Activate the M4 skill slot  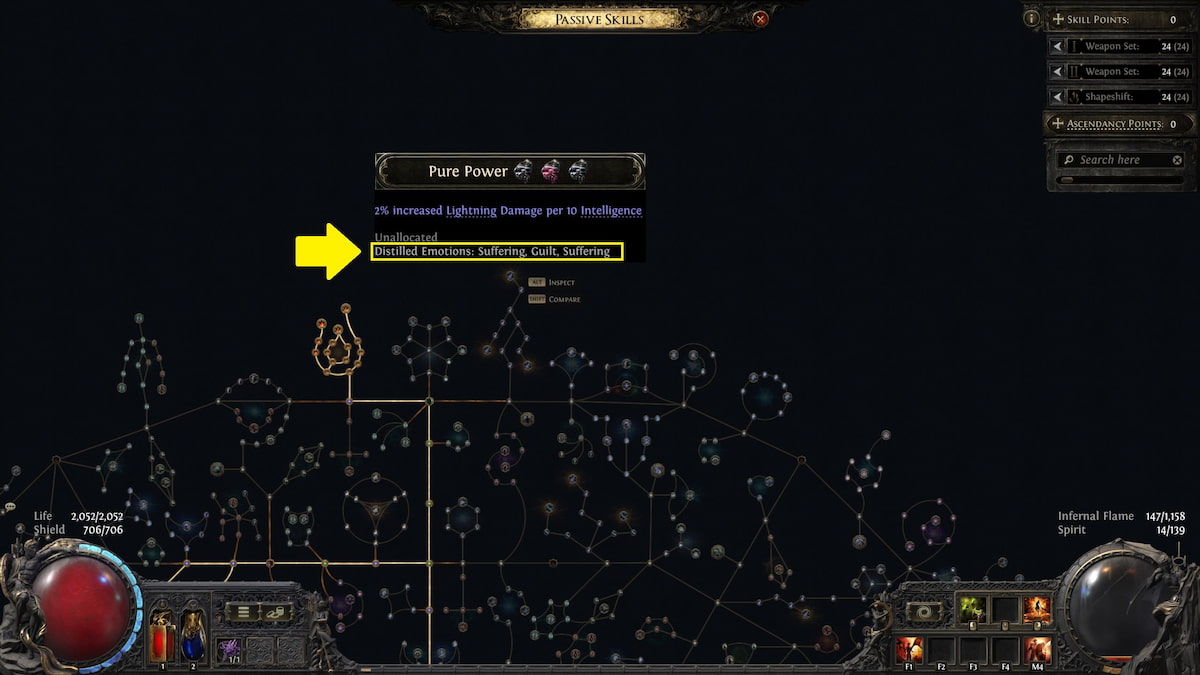pos(1036,649)
